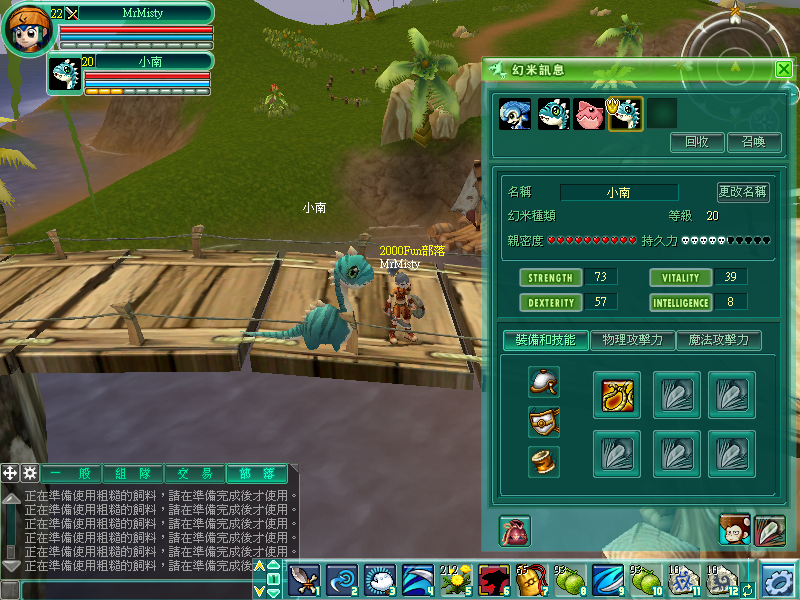Open the red pouch at panel bottom
The image size is (800, 600).
coord(515,531)
